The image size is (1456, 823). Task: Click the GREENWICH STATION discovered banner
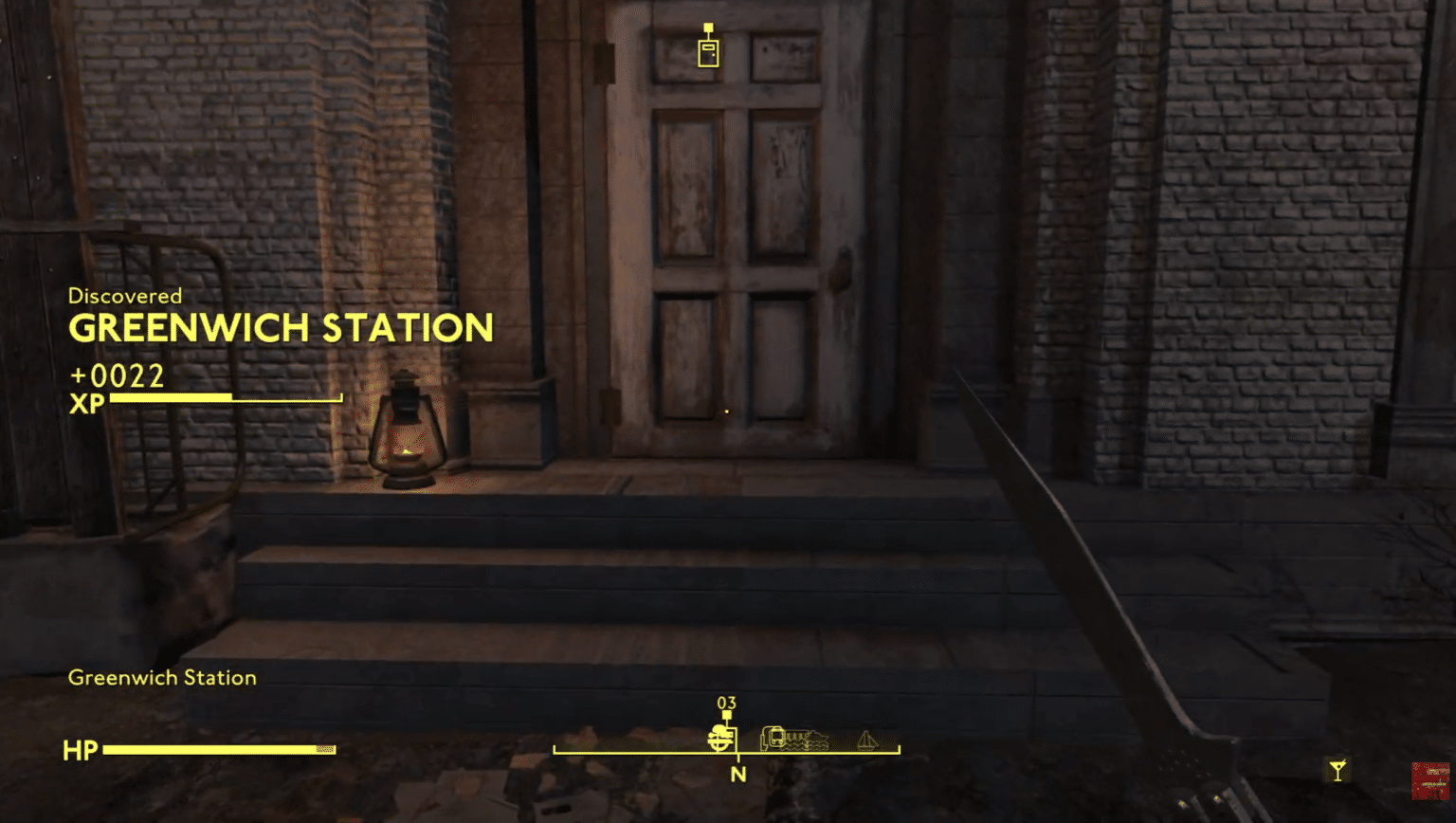281,327
